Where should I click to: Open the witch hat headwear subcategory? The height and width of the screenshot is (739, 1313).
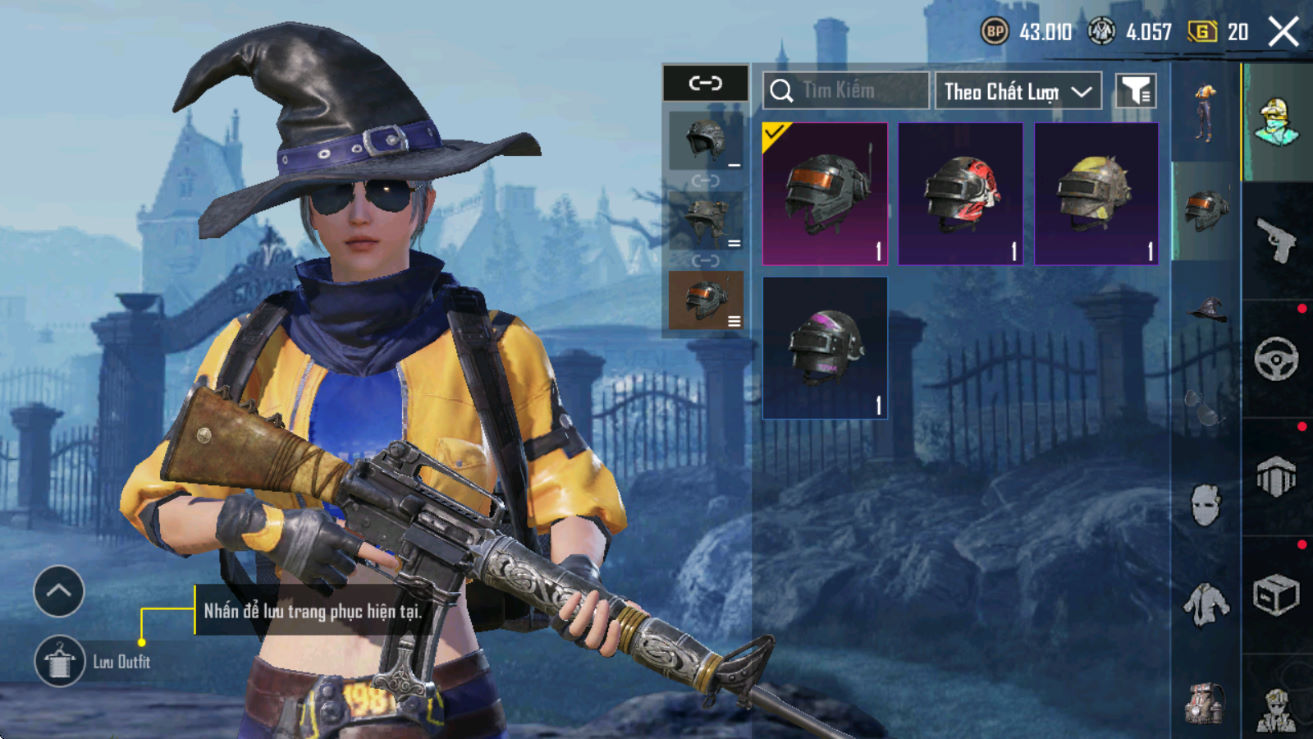(x=1207, y=308)
